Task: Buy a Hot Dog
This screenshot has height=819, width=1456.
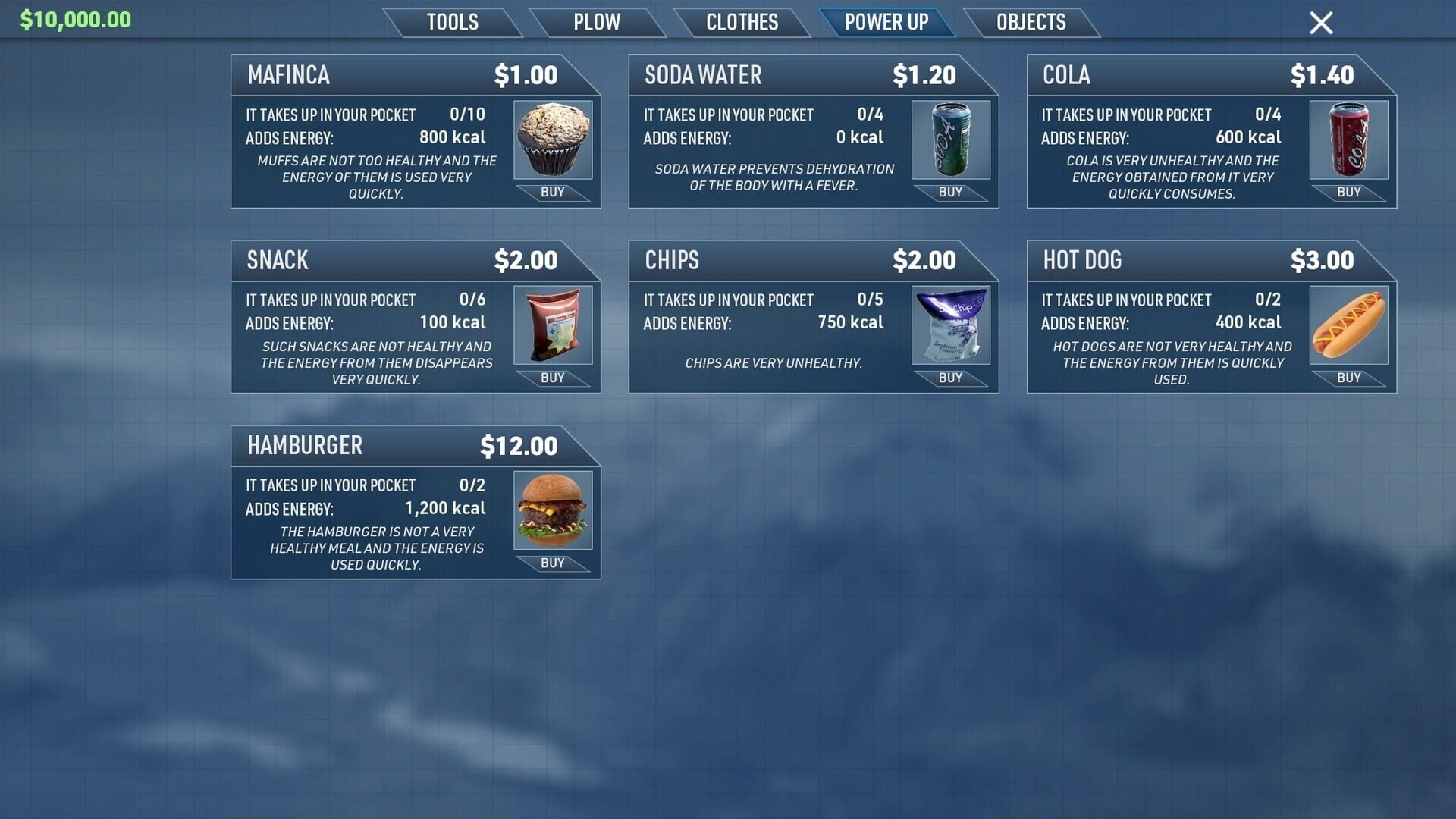Action: (1348, 378)
